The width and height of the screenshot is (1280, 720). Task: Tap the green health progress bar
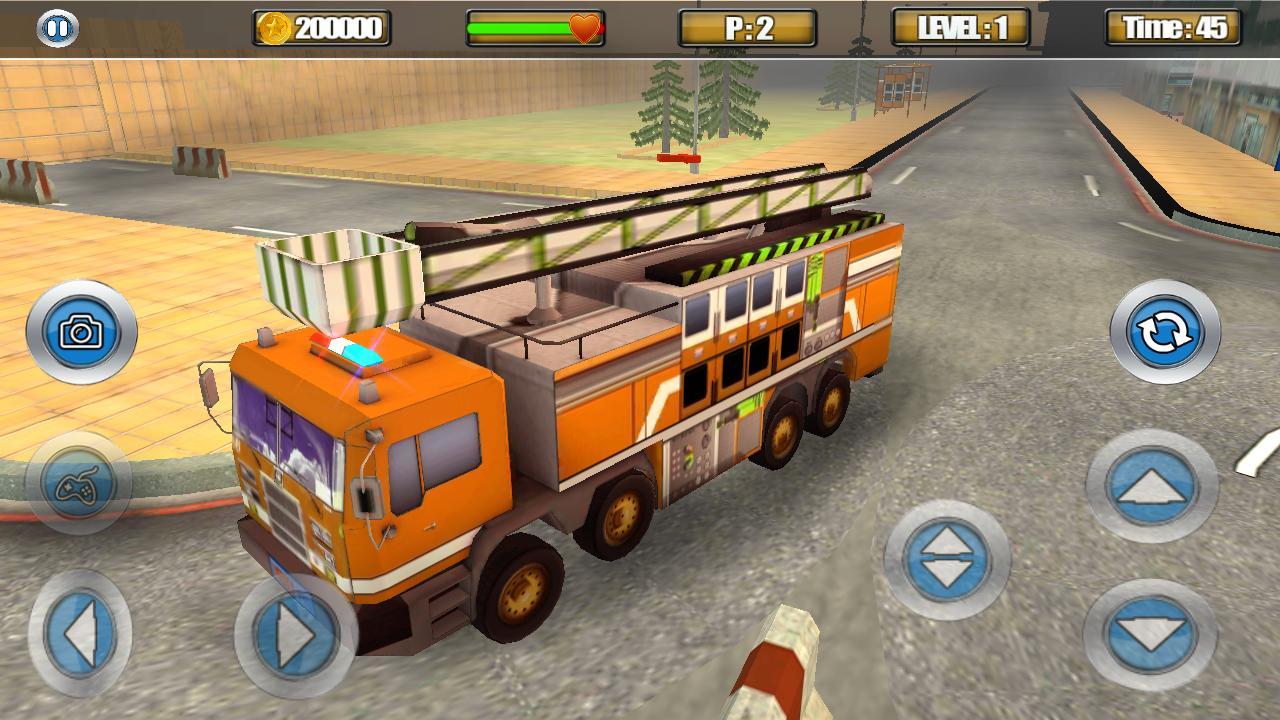[520, 26]
